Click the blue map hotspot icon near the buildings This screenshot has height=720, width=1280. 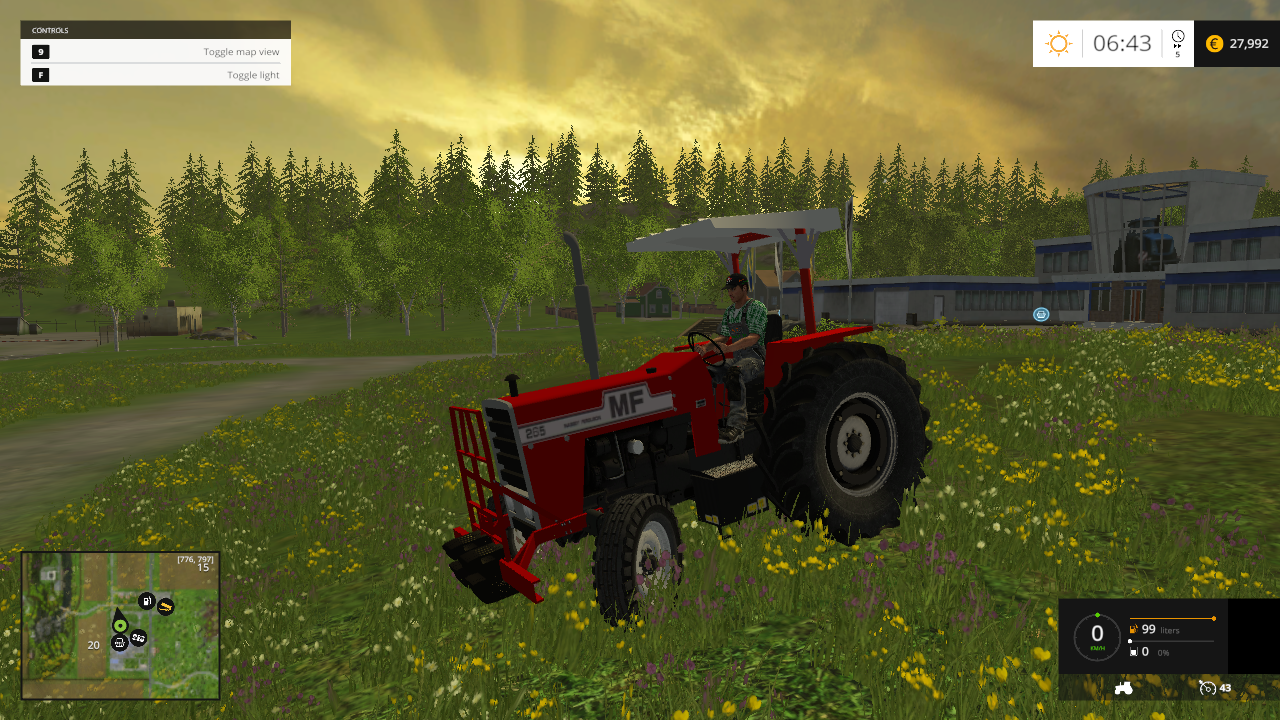click(x=1041, y=314)
